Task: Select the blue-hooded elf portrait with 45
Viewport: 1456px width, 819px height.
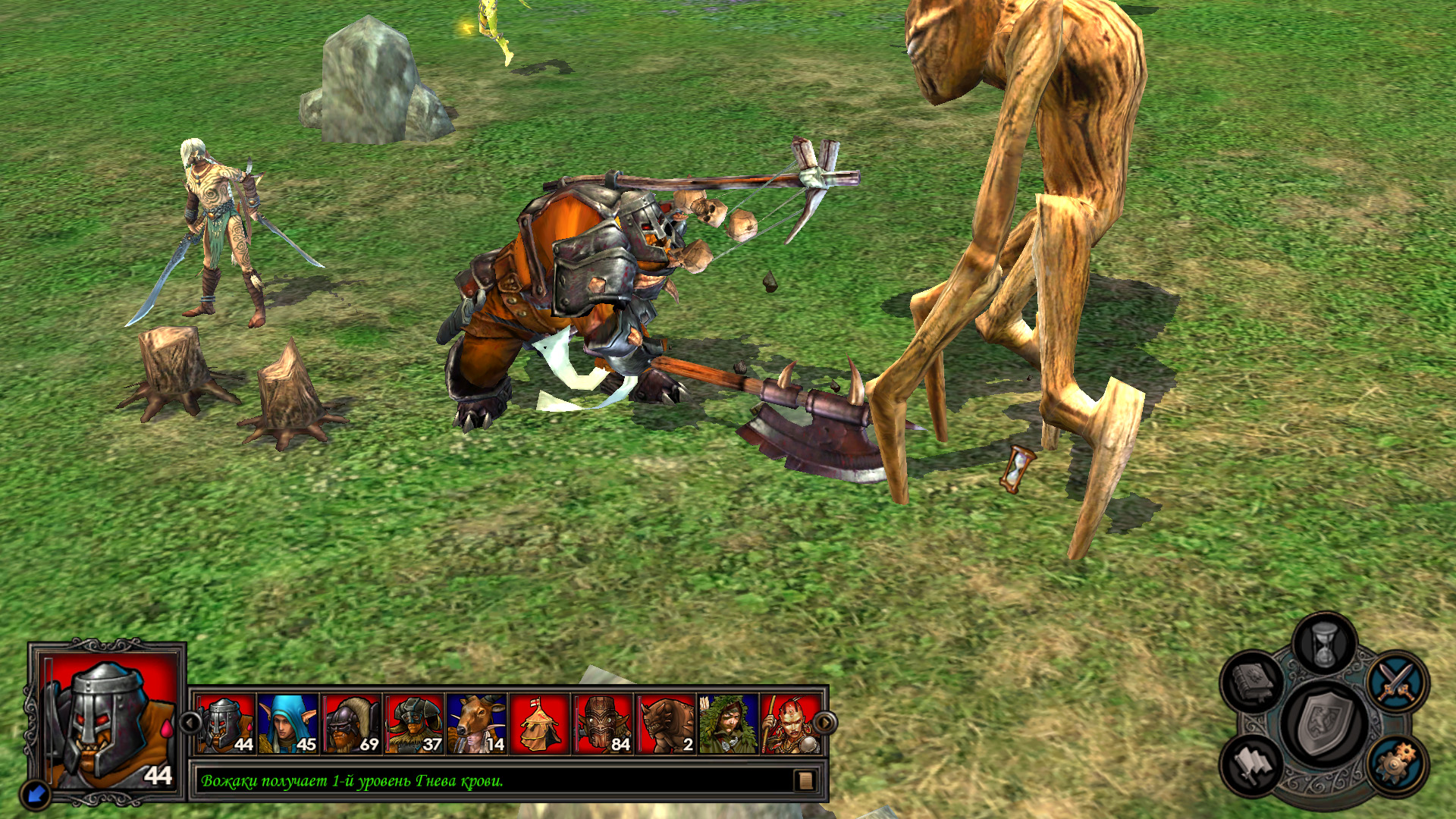Action: tap(288, 724)
